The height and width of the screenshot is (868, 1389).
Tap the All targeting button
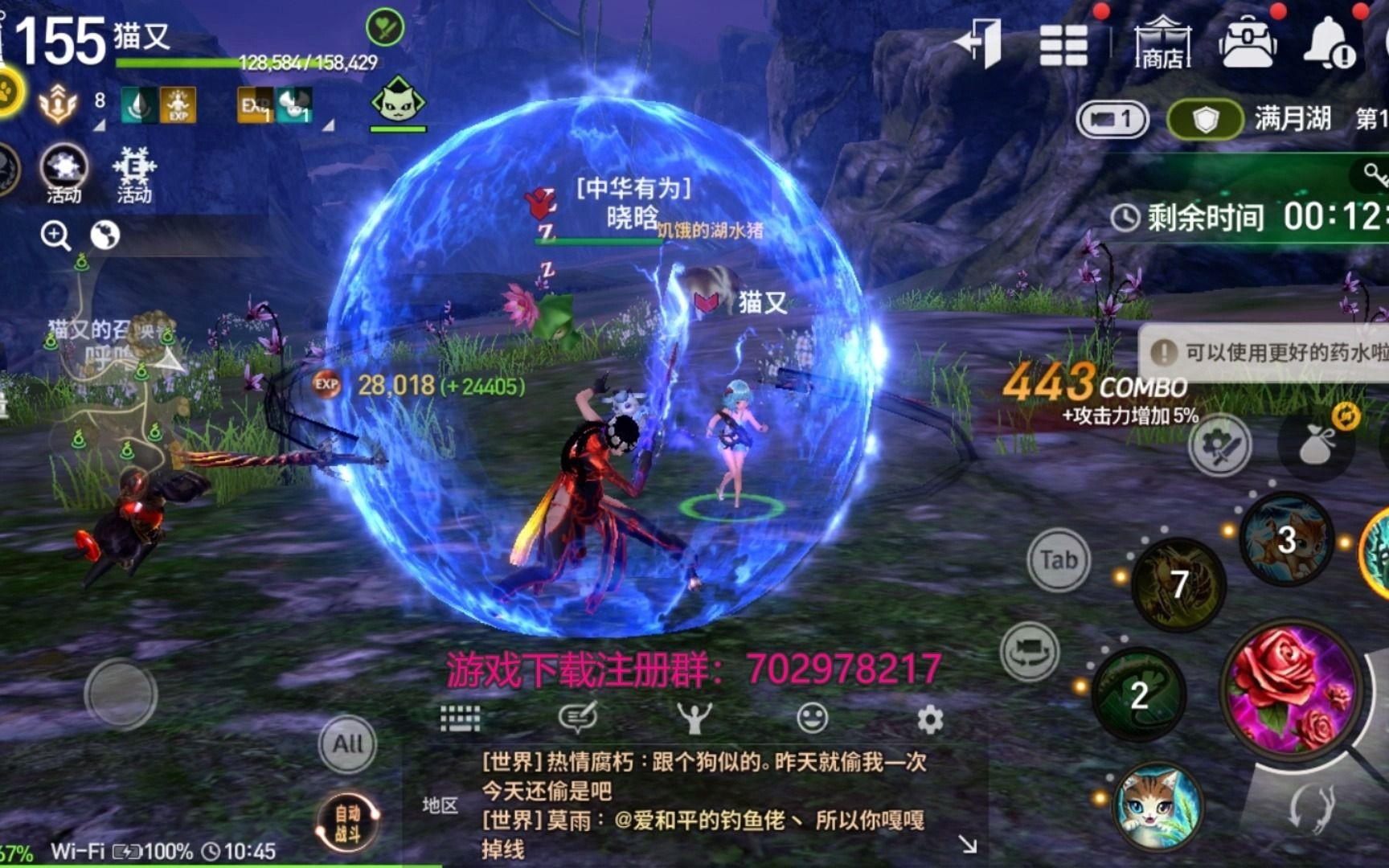[347, 743]
